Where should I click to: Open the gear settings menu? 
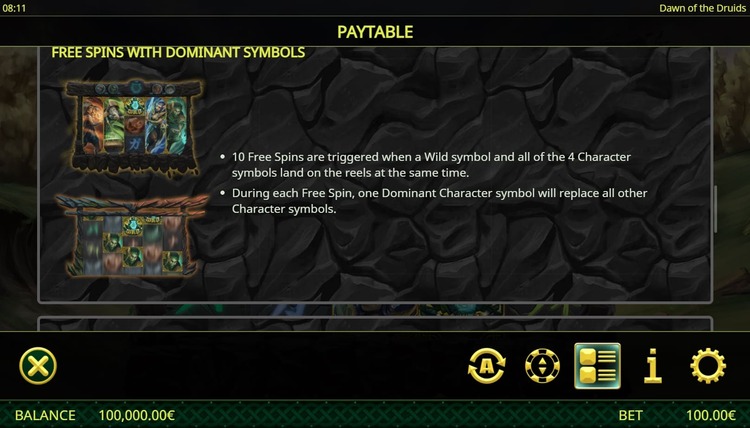(x=708, y=367)
